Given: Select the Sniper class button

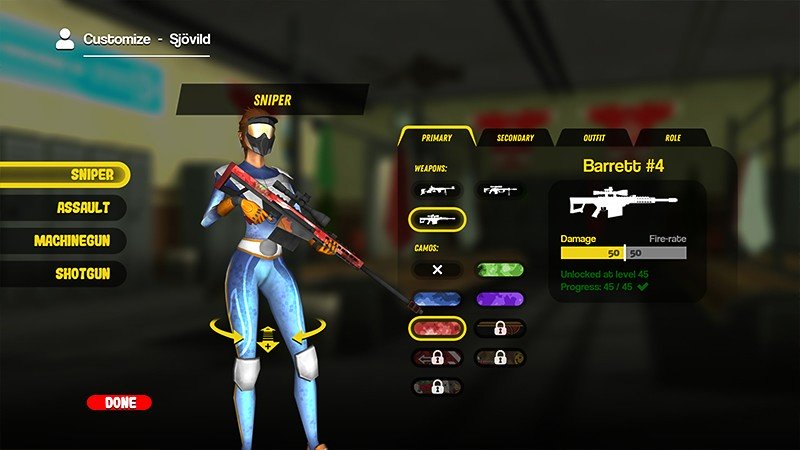Looking at the screenshot, I should tap(64, 175).
